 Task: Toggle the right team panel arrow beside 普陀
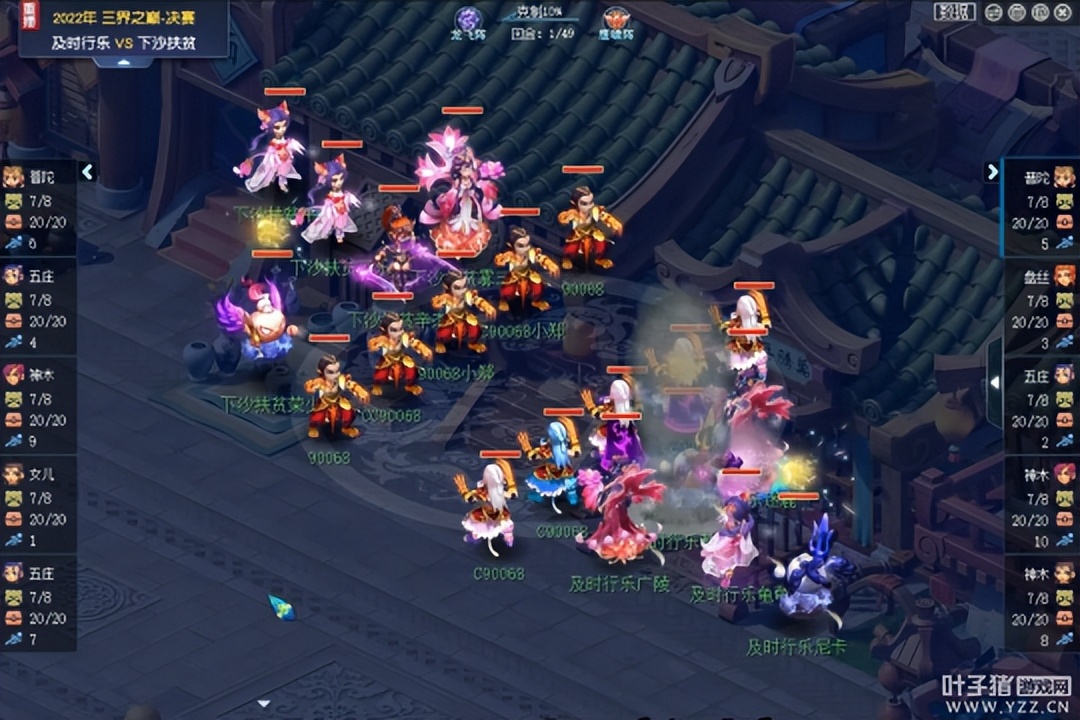[x=992, y=172]
